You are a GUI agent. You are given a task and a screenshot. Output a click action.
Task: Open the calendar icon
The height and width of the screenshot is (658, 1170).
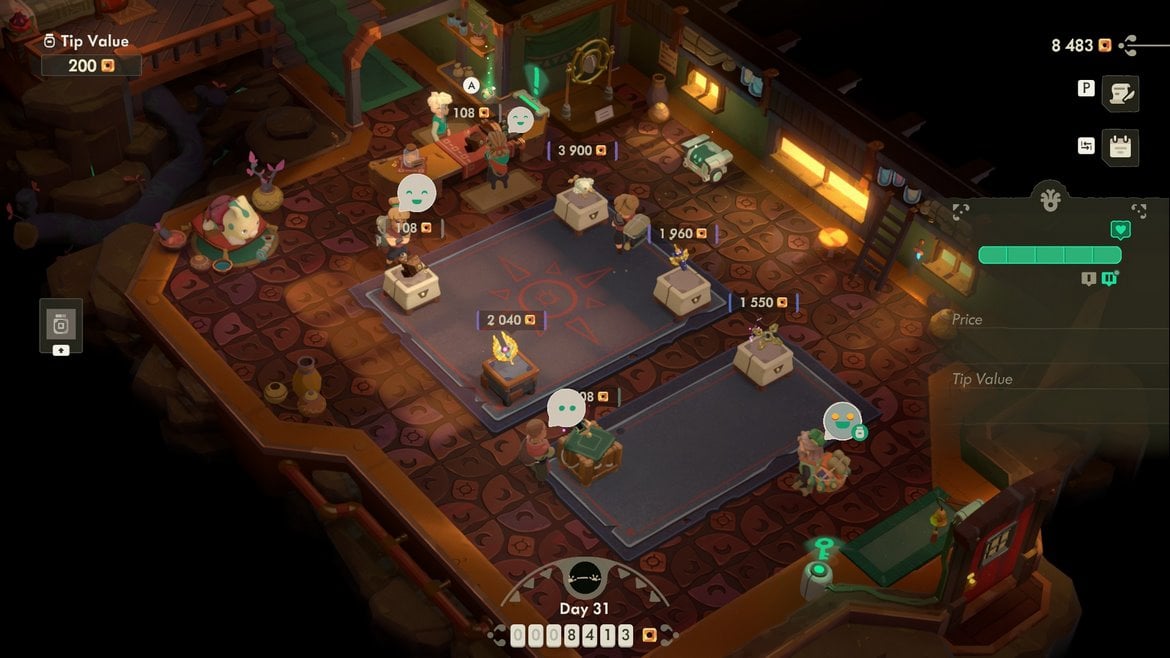1121,147
